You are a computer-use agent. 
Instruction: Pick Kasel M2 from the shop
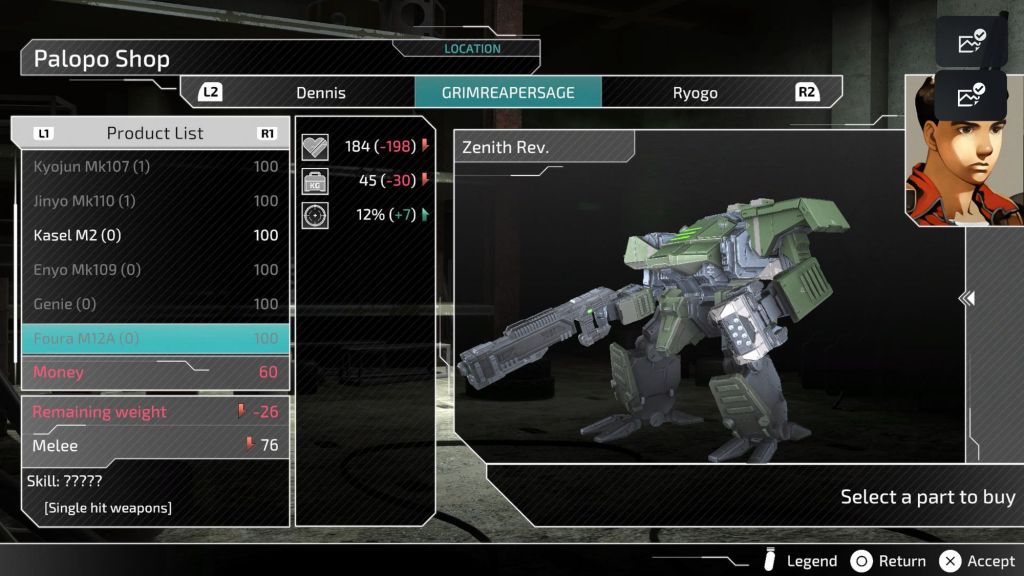coord(155,235)
